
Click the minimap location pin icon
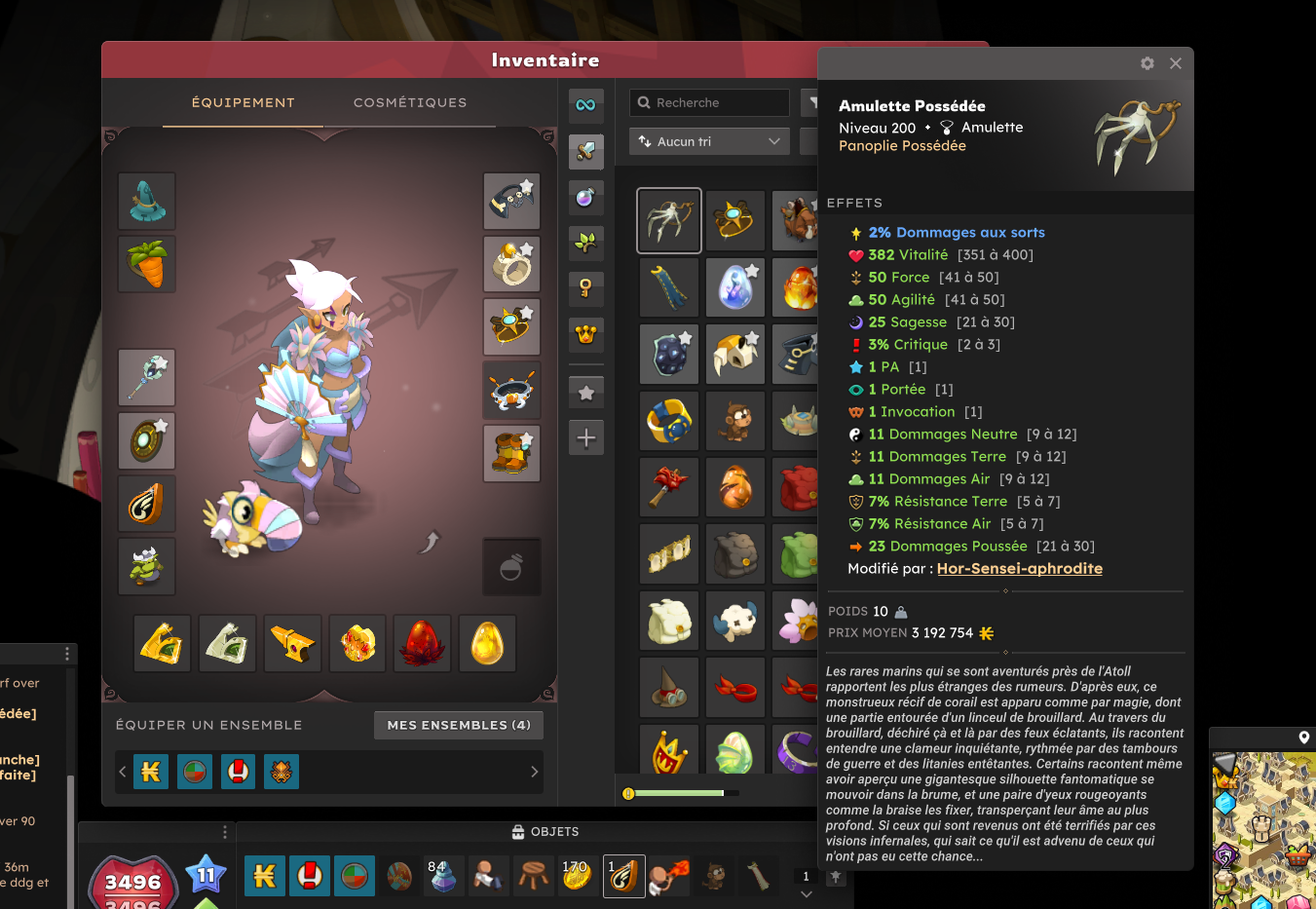pos(1303,738)
